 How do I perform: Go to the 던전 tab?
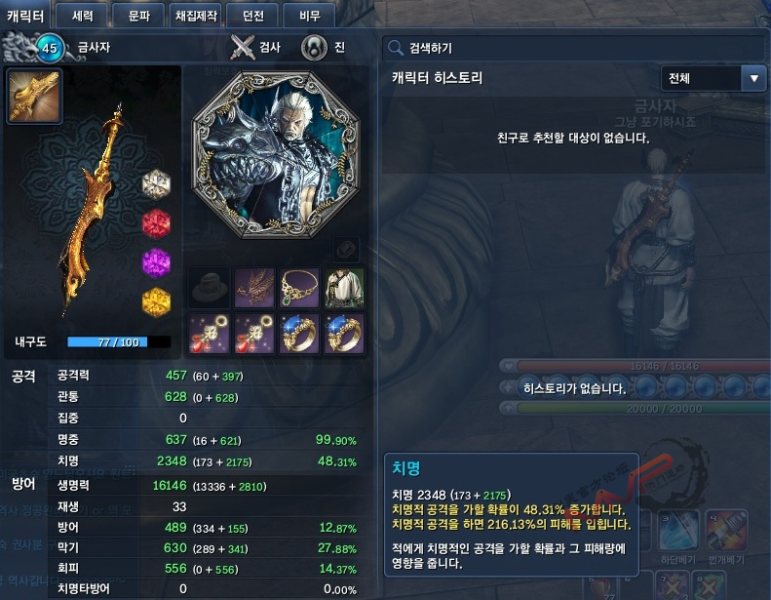251,15
